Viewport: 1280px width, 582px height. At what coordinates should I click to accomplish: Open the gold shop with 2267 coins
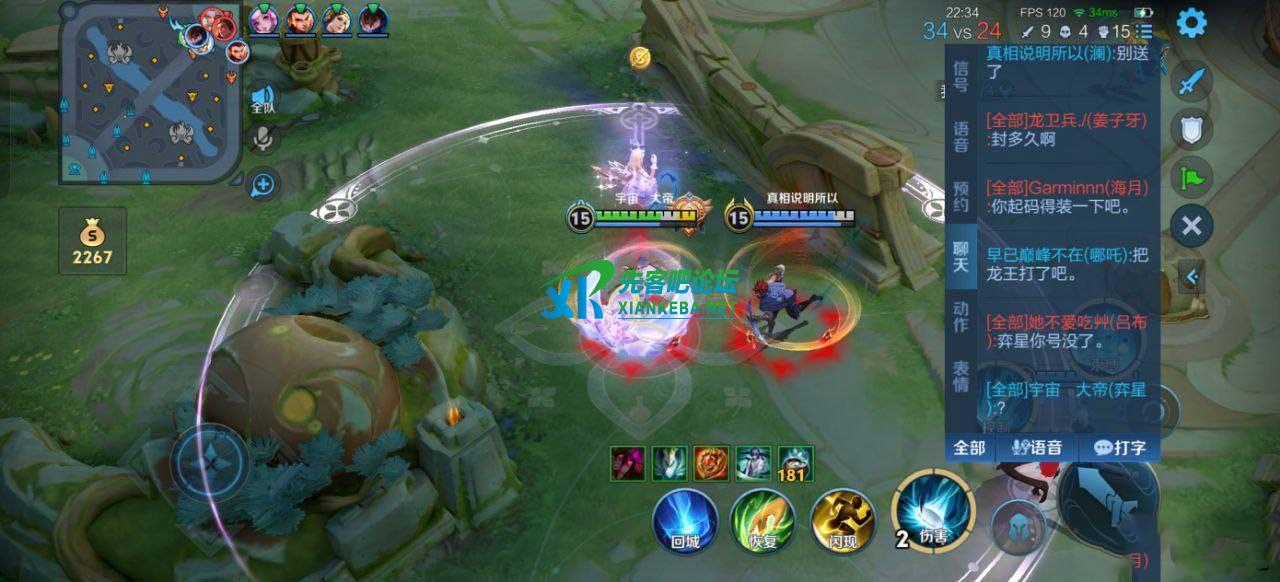[x=92, y=241]
